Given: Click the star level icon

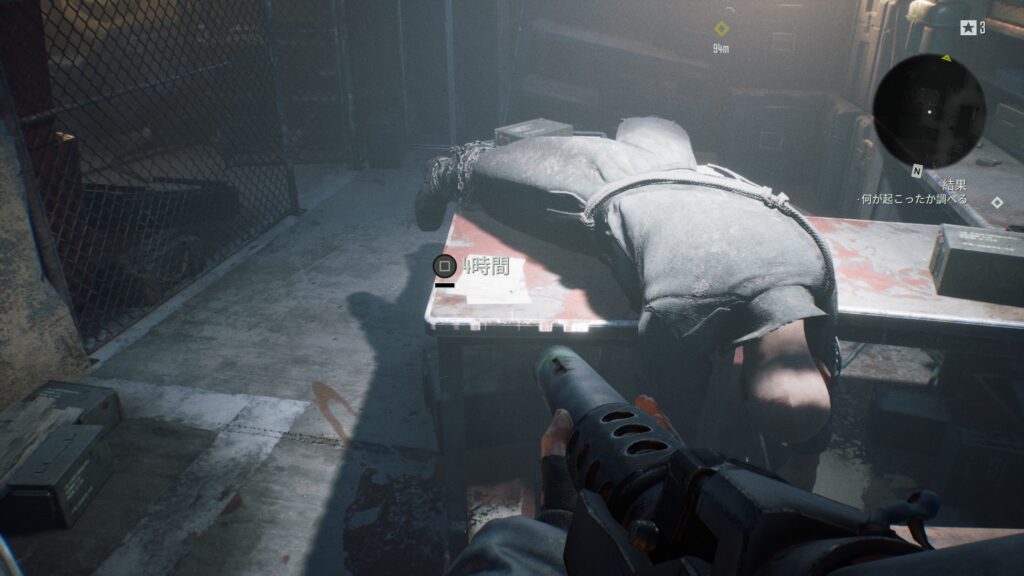Looking at the screenshot, I should 968,28.
